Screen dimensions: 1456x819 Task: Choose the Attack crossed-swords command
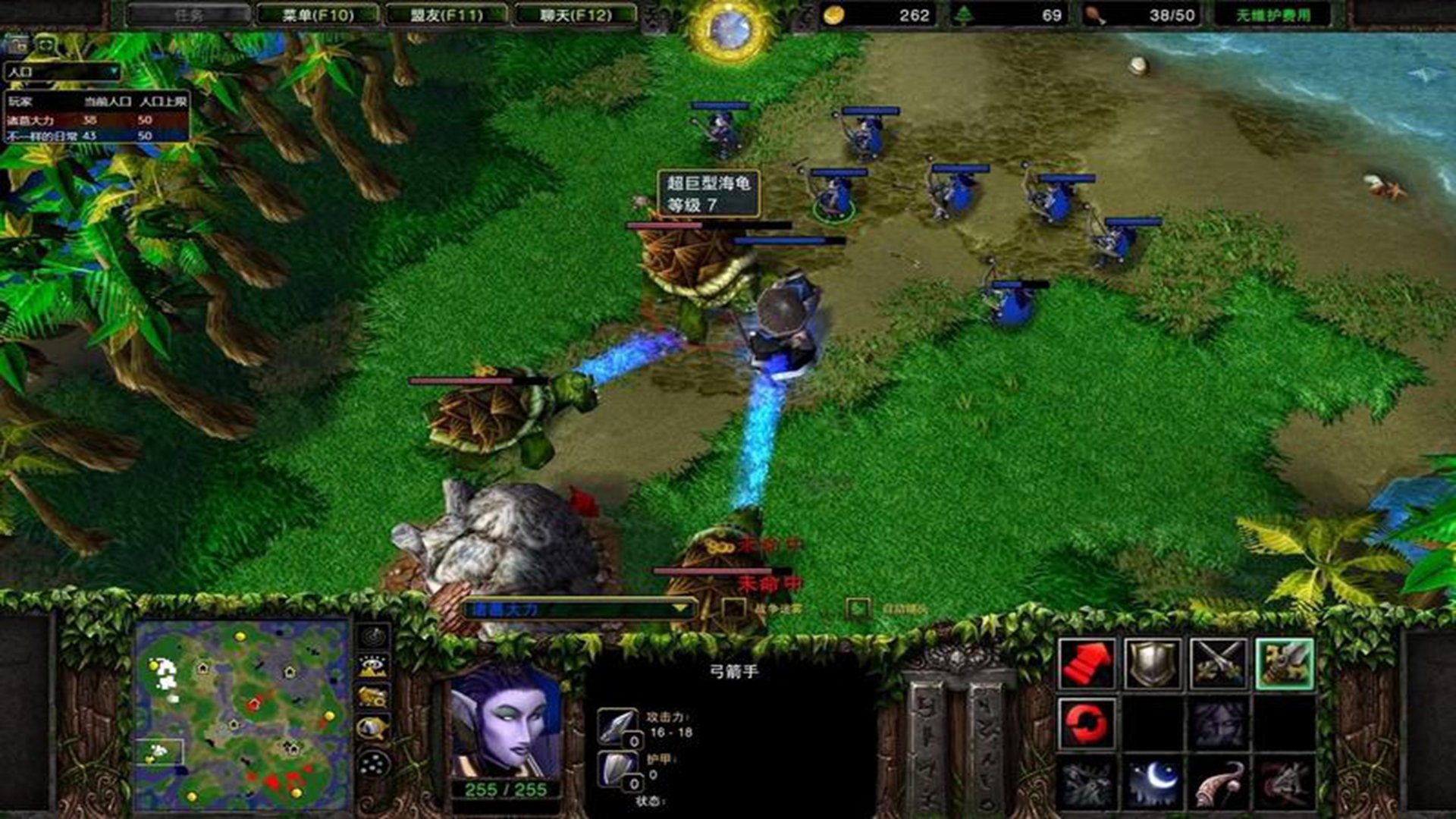tap(1218, 664)
